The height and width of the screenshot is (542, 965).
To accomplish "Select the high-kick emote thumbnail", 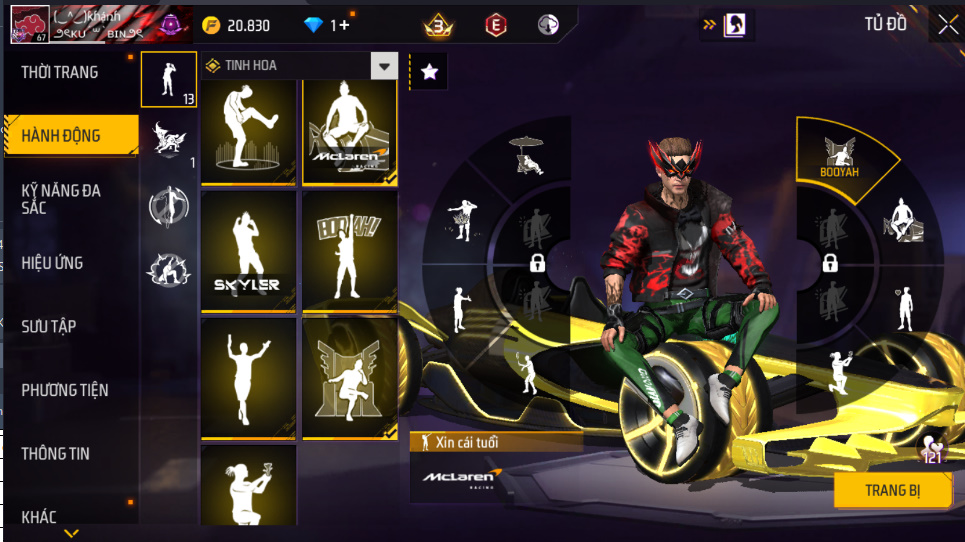I will tap(249, 132).
